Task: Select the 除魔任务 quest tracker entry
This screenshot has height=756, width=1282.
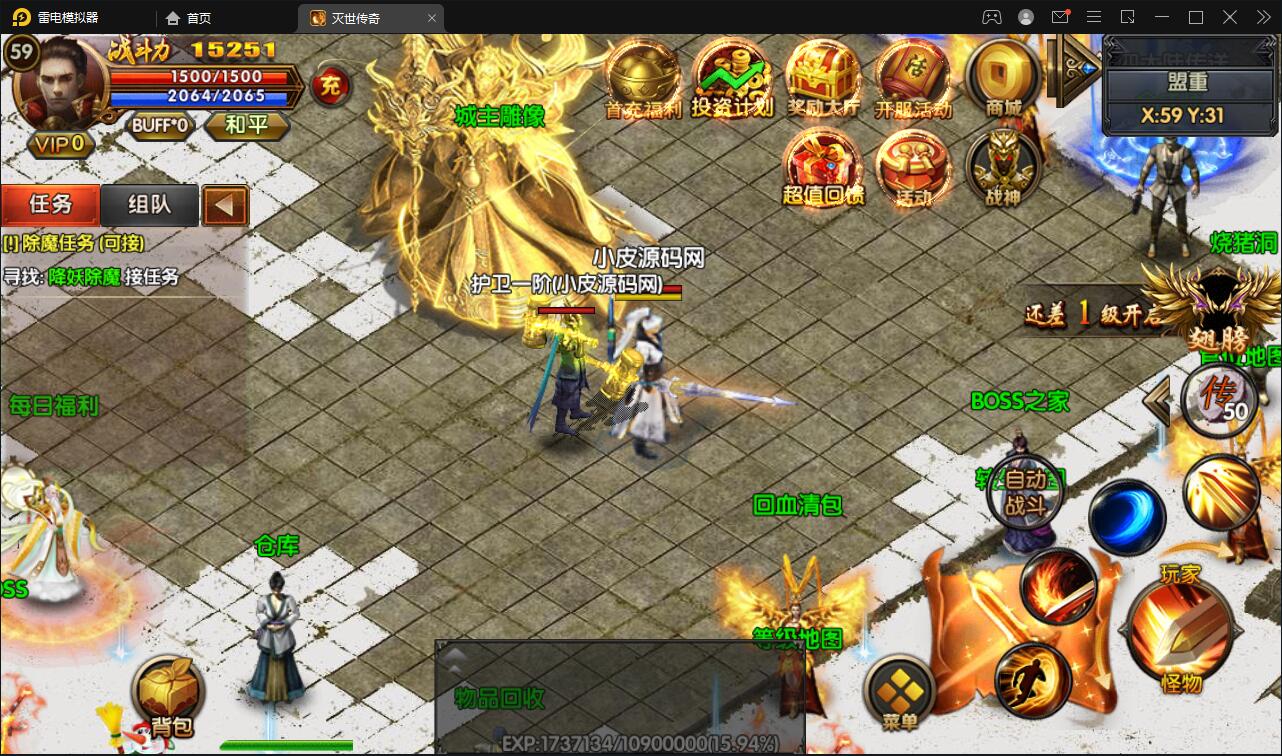Action: pyautogui.click(x=74, y=243)
